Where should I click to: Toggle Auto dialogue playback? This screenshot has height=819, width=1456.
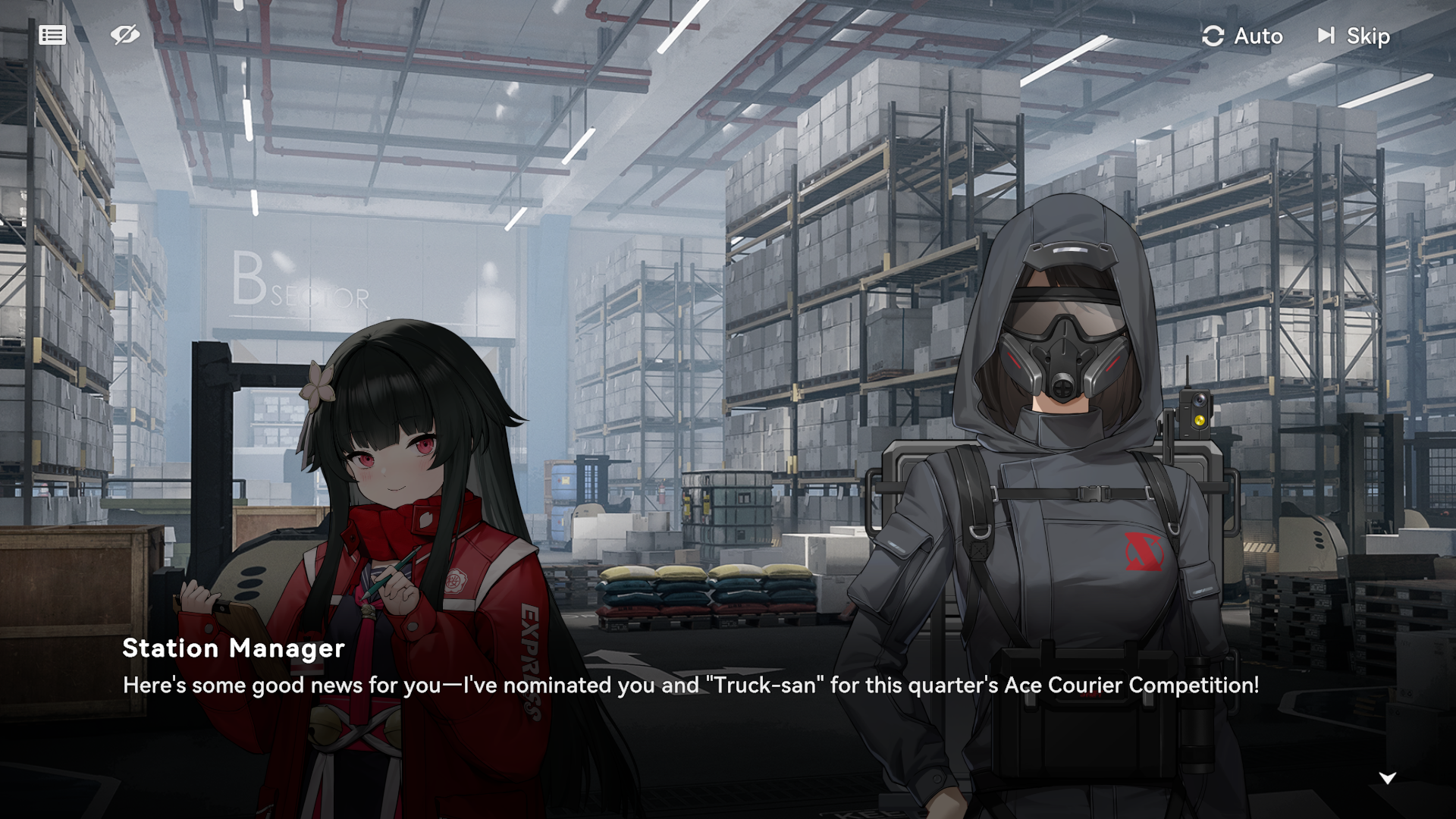(x=1243, y=36)
